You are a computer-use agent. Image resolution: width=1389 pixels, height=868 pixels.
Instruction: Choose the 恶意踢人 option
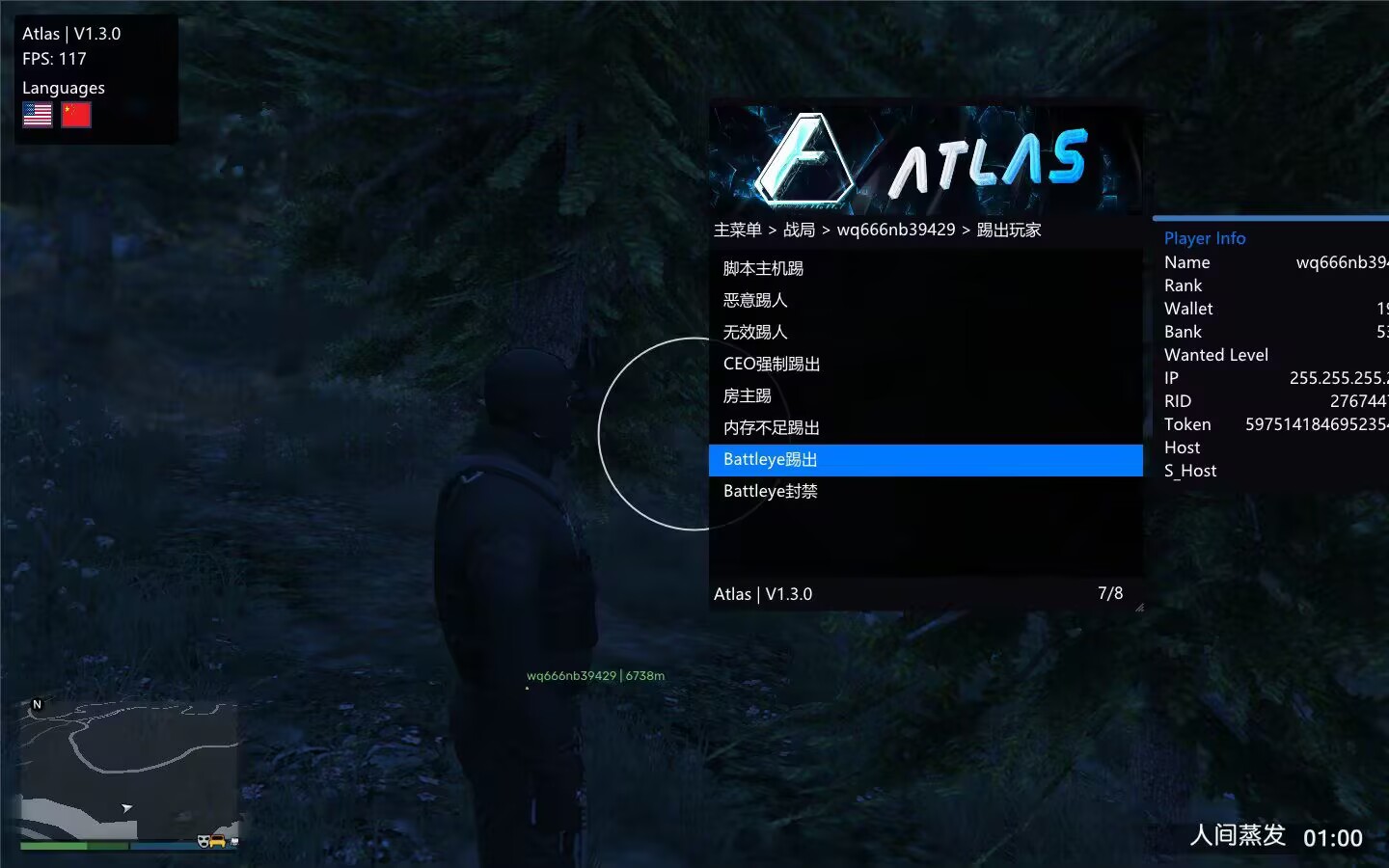pos(755,300)
